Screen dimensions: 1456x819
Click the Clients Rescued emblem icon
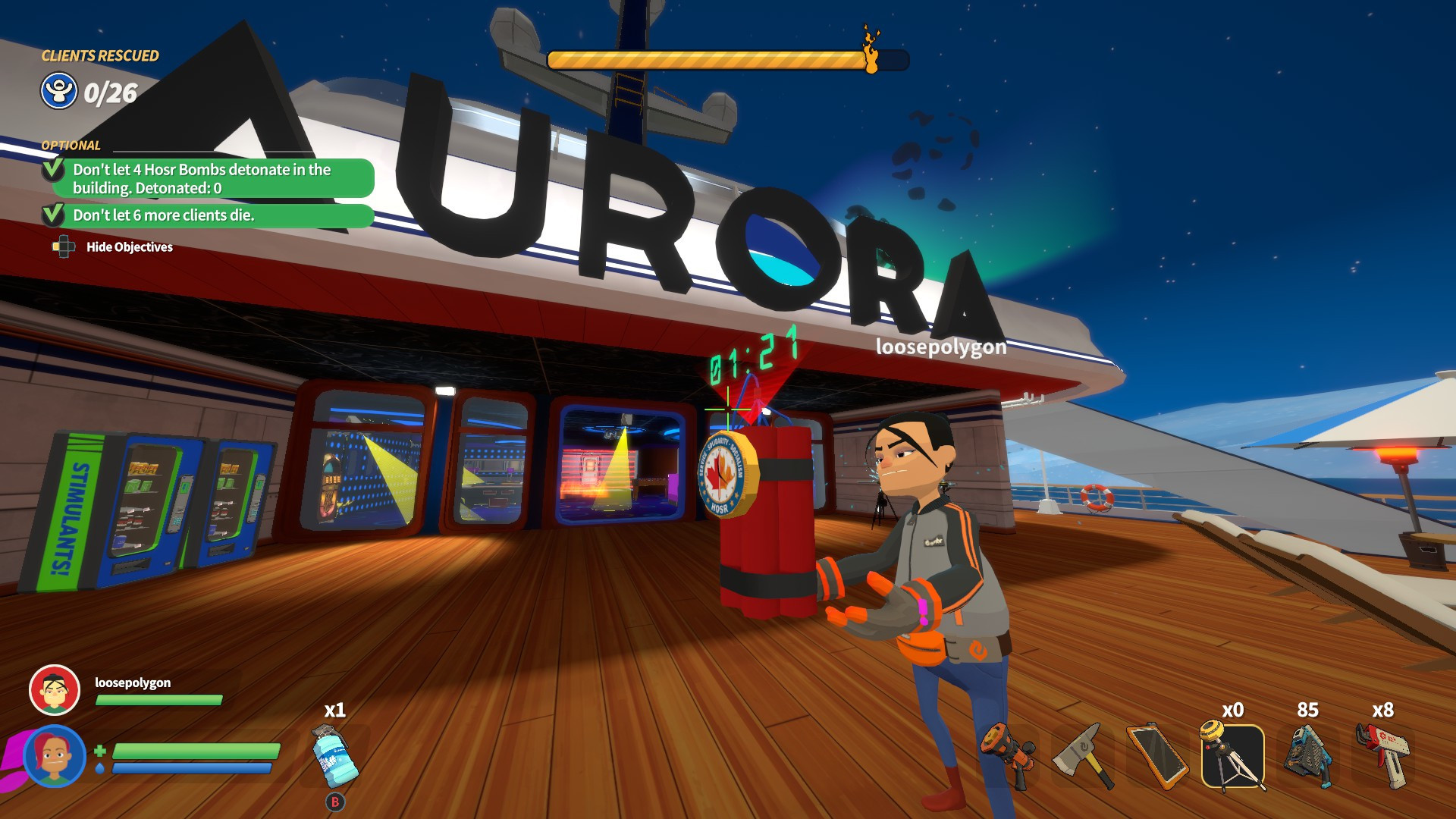[x=58, y=93]
